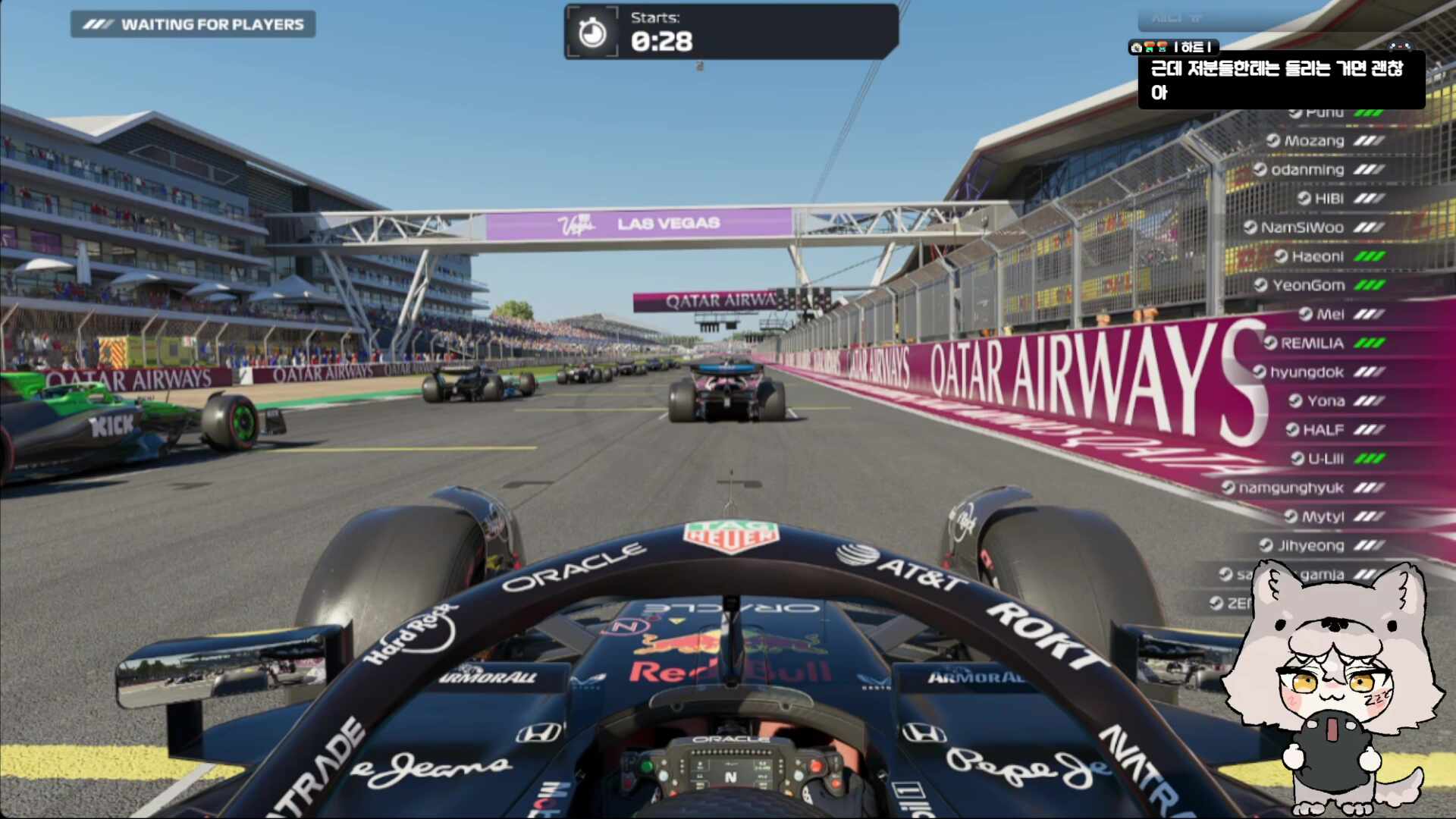Pick Haeoni's player row
The height and width of the screenshot is (819, 1456).
tap(1317, 256)
